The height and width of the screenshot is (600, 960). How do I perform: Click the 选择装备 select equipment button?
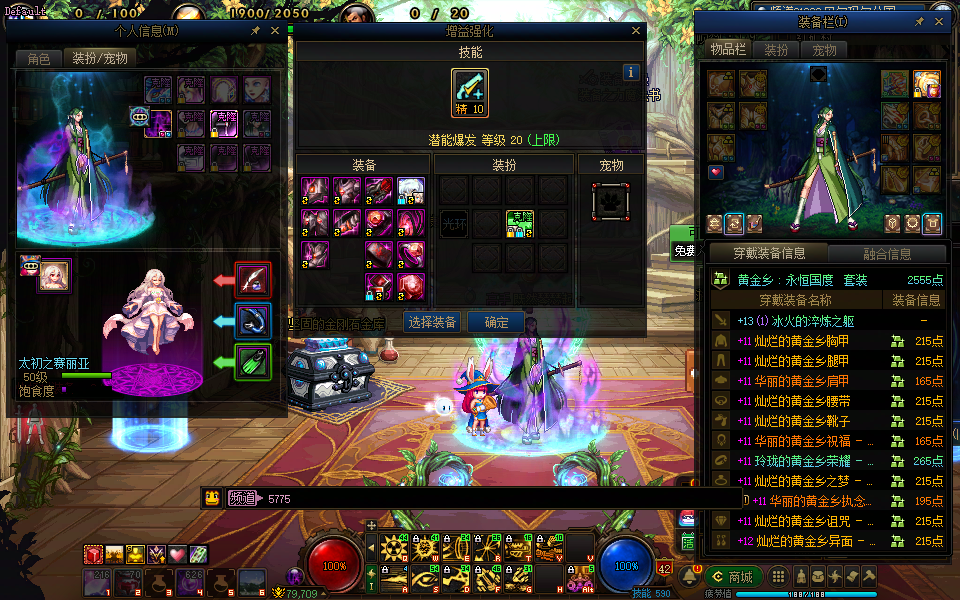pos(432,322)
